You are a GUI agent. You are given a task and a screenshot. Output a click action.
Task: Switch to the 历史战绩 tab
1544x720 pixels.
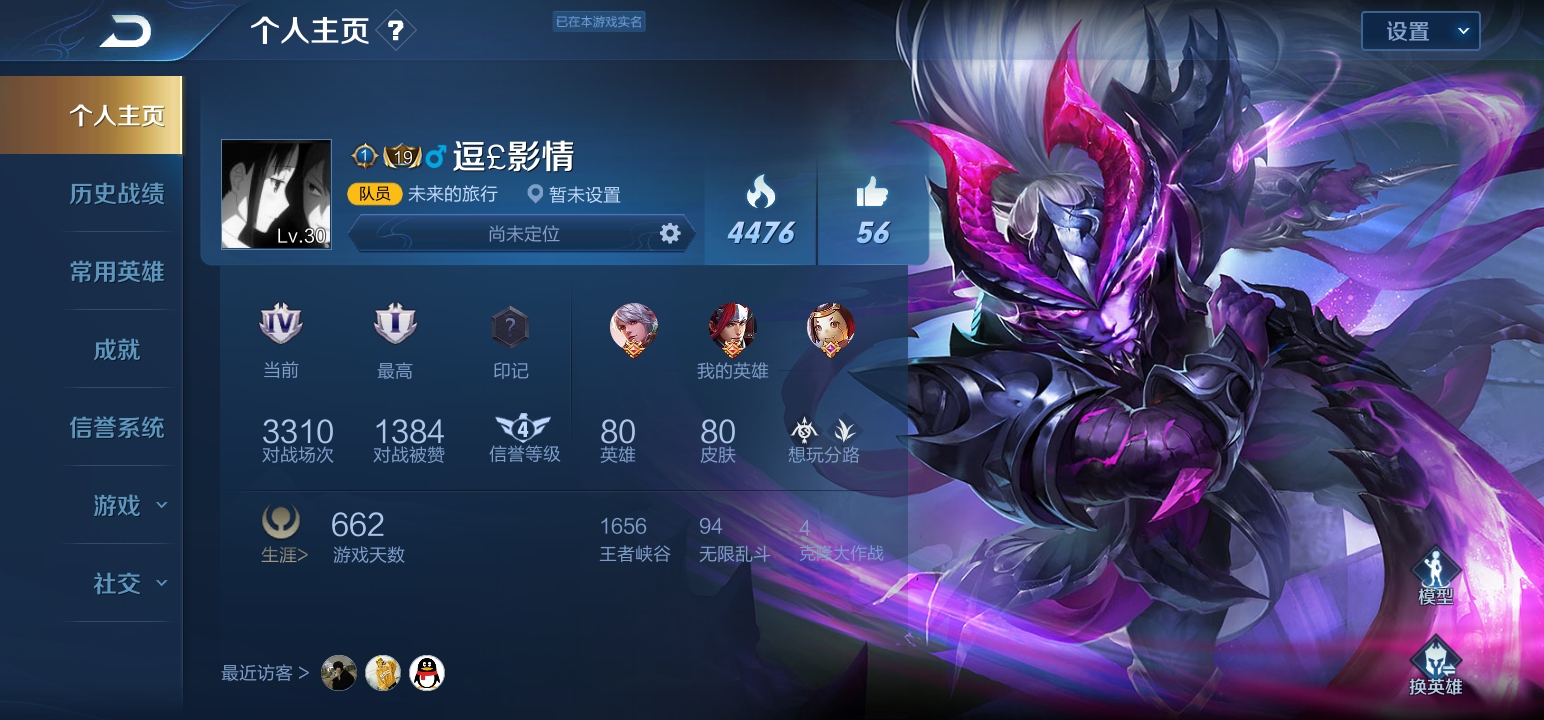tap(117, 193)
